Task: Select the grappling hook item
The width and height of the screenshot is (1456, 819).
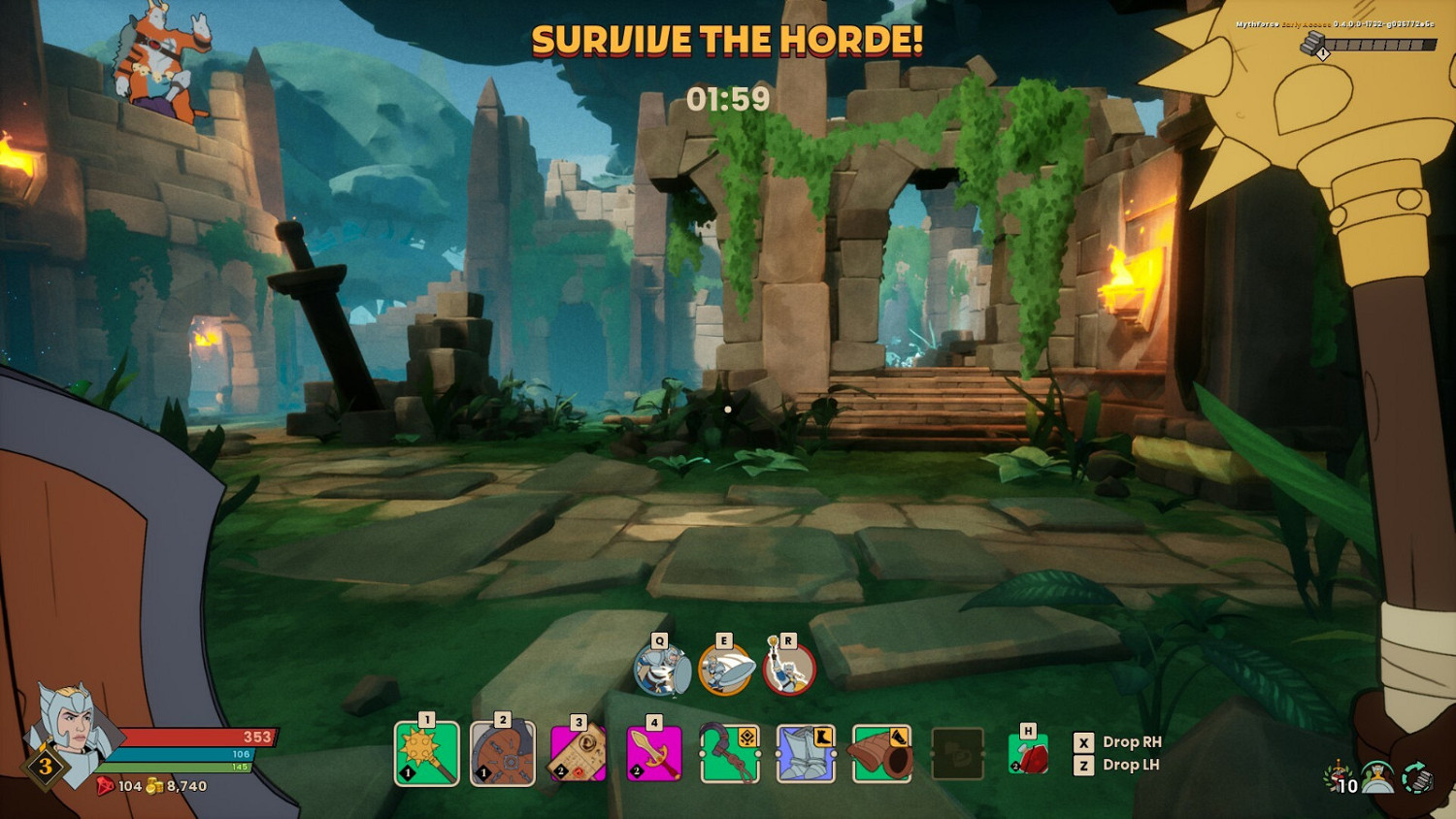Action: (x=729, y=755)
